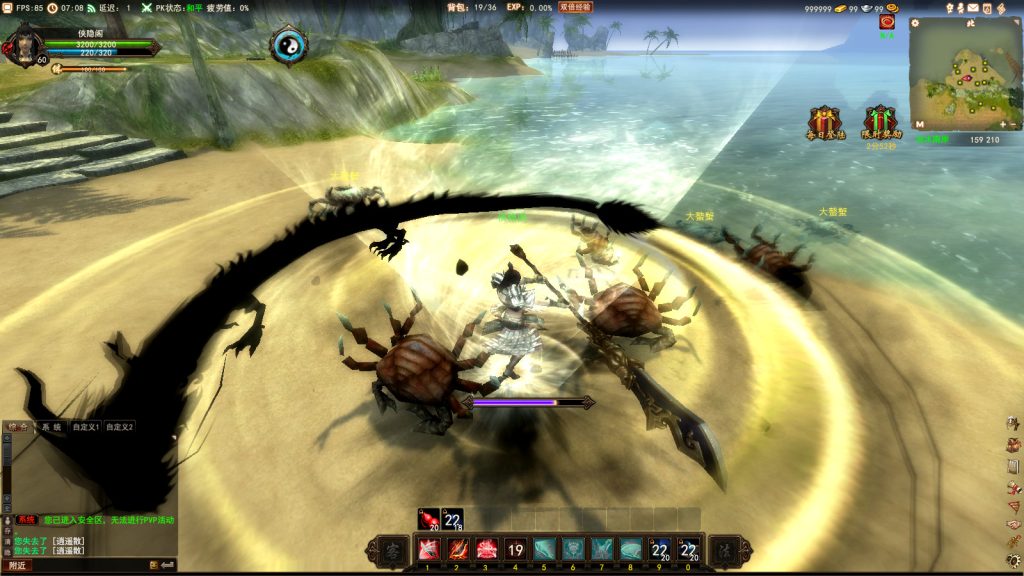Click the 双倍经验 double experience button
The image size is (1024, 576).
point(575,7)
